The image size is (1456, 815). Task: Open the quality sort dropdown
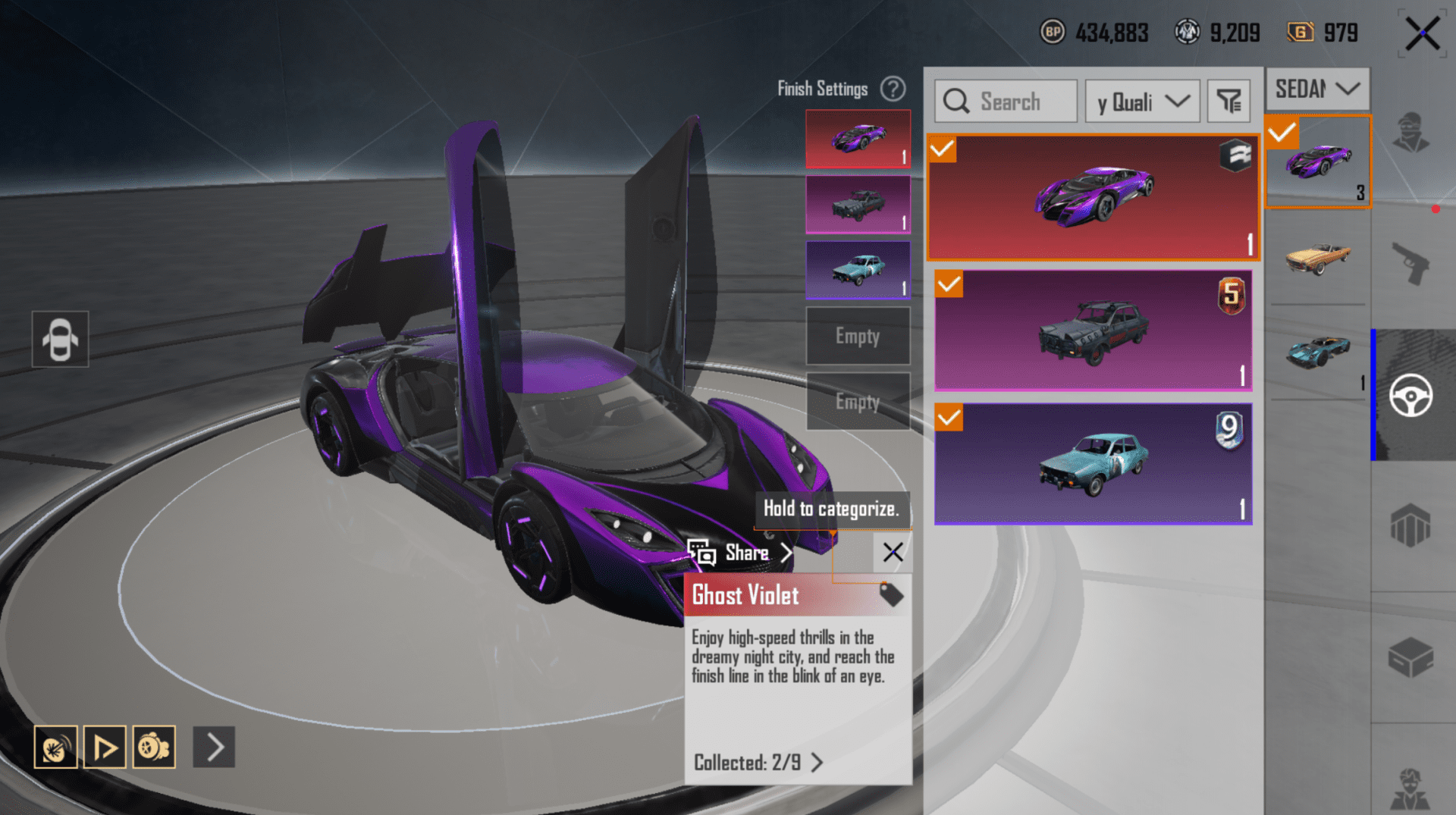(x=1142, y=102)
